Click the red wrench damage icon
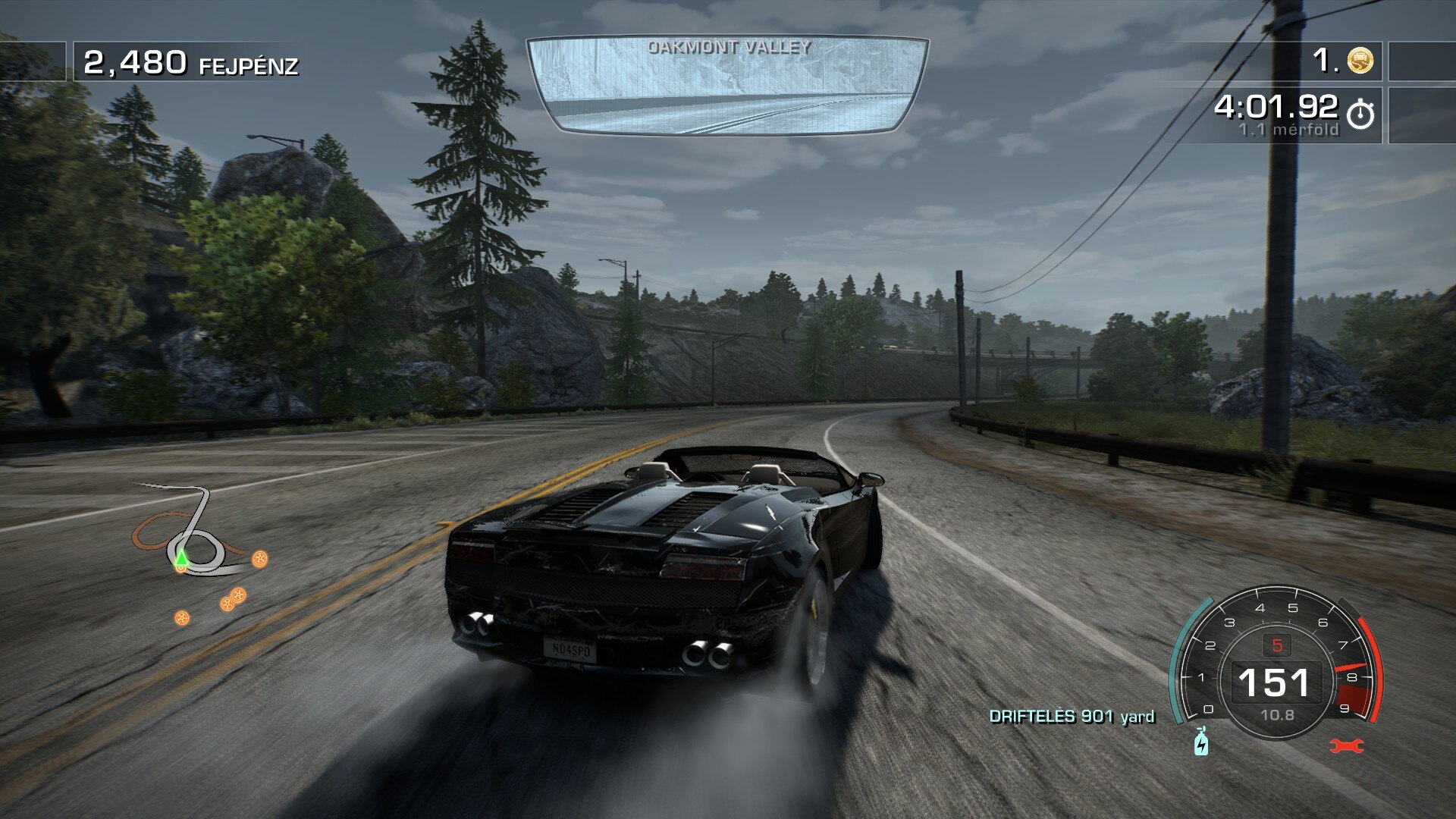The width and height of the screenshot is (1456, 819). coord(1347,746)
